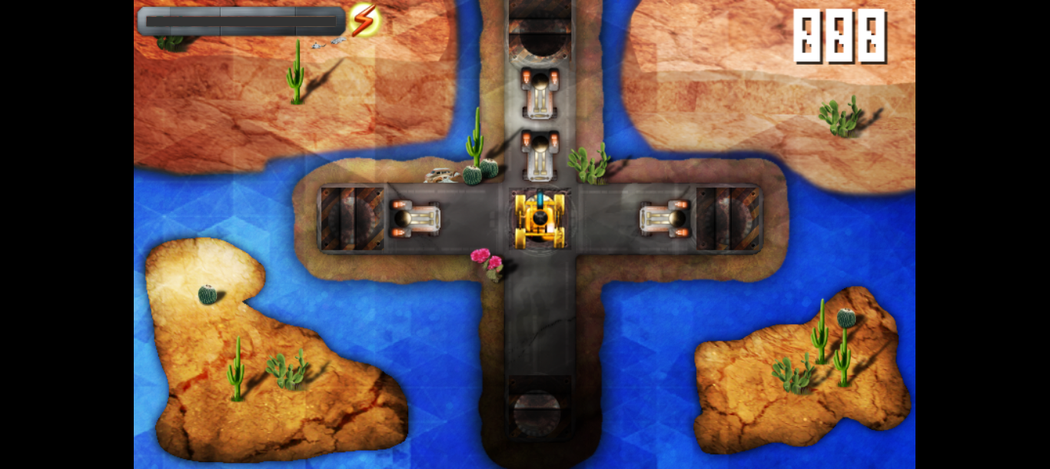The image size is (1050, 469).
Task: Activate the lightning bolt power icon
Action: click(x=363, y=18)
